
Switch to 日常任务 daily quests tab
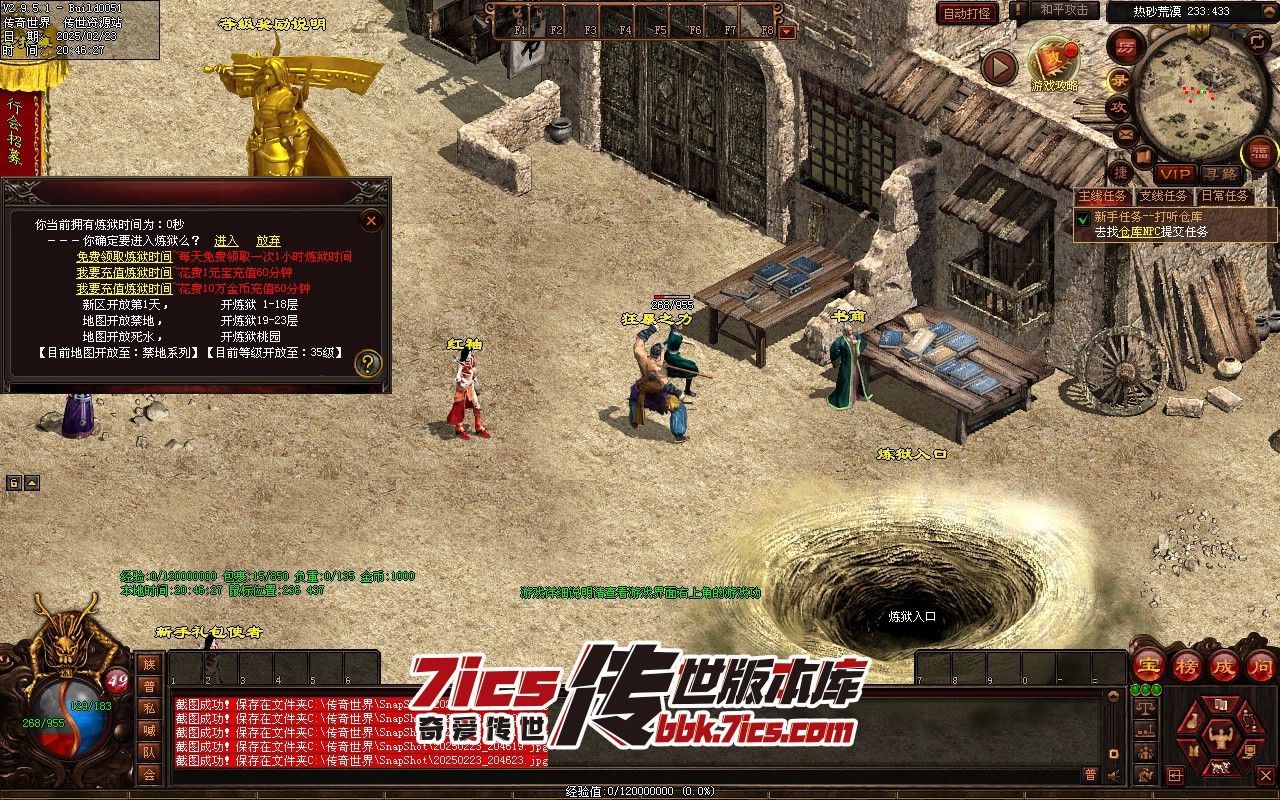point(1224,197)
